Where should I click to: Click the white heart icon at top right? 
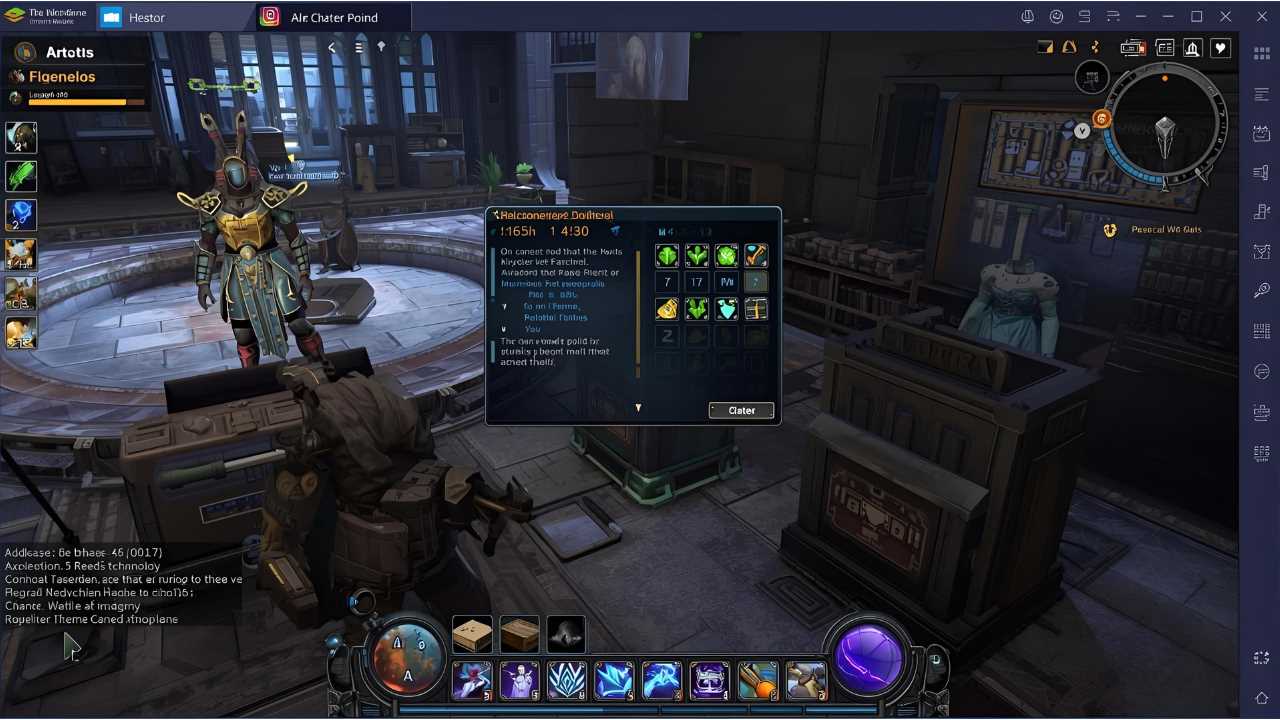tap(1220, 48)
